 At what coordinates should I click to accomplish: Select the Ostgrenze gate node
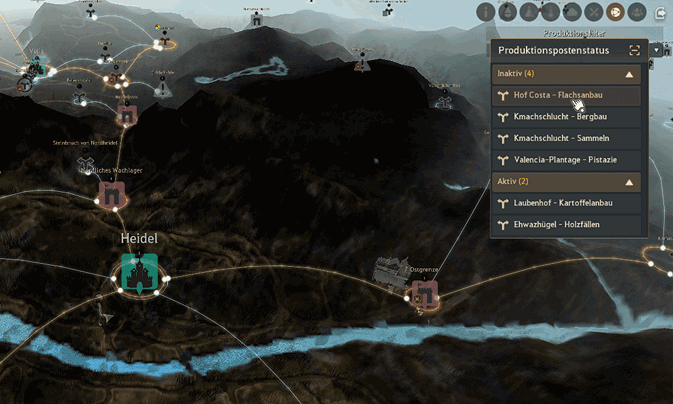click(425, 293)
